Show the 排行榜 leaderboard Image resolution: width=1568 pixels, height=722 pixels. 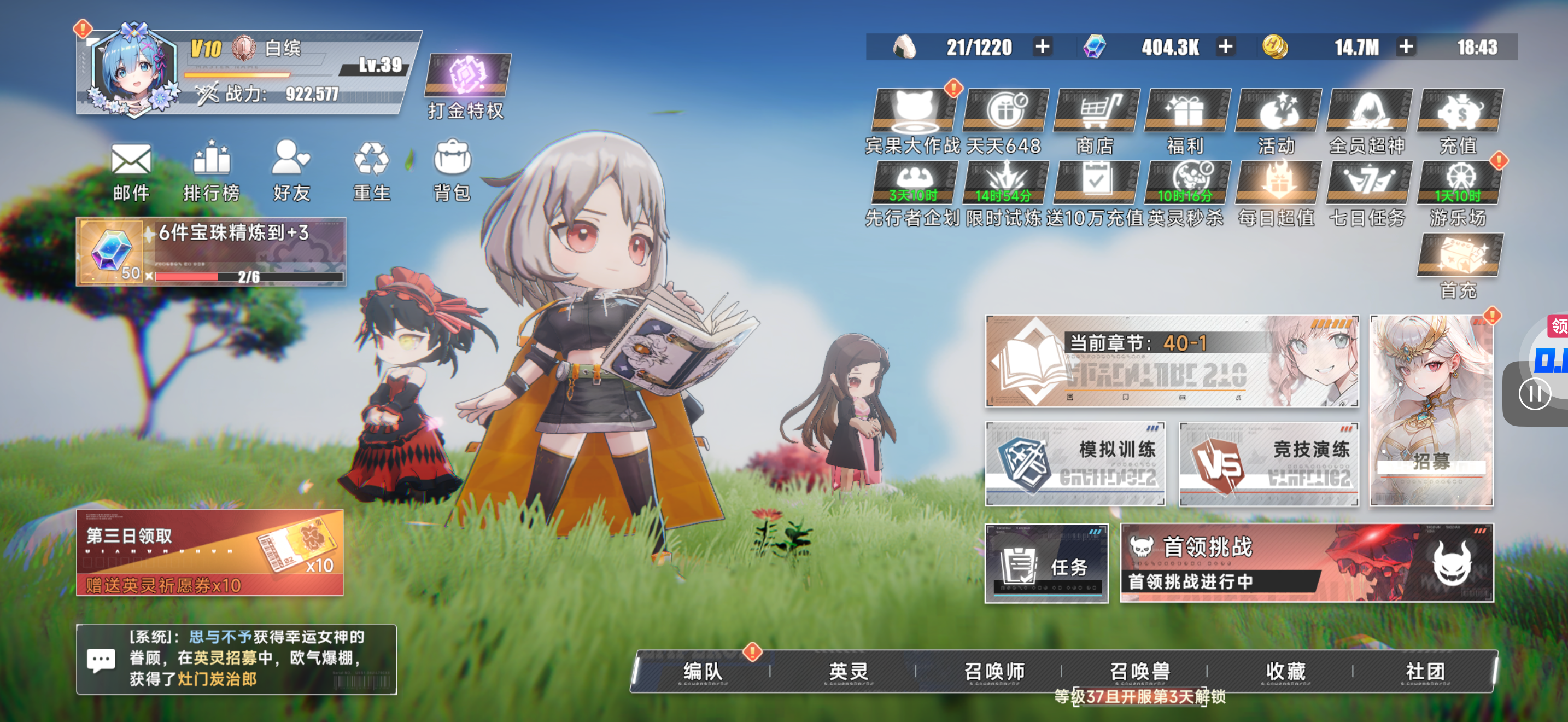(210, 172)
